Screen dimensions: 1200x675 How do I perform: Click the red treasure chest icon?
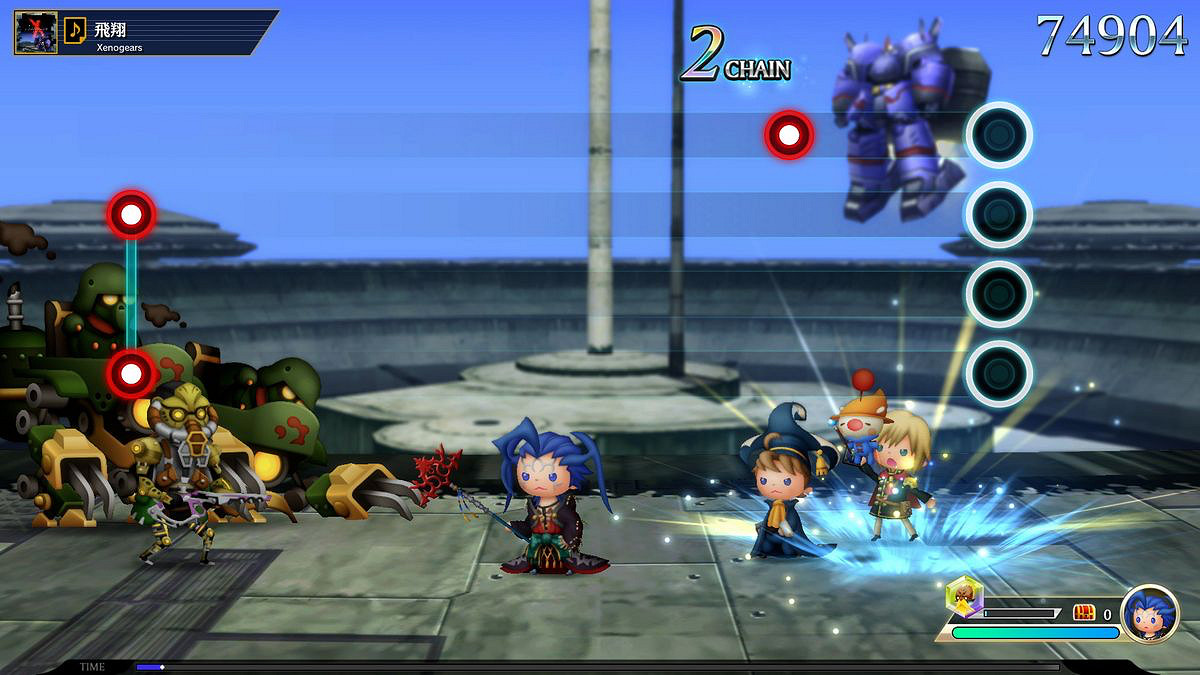tap(1084, 613)
